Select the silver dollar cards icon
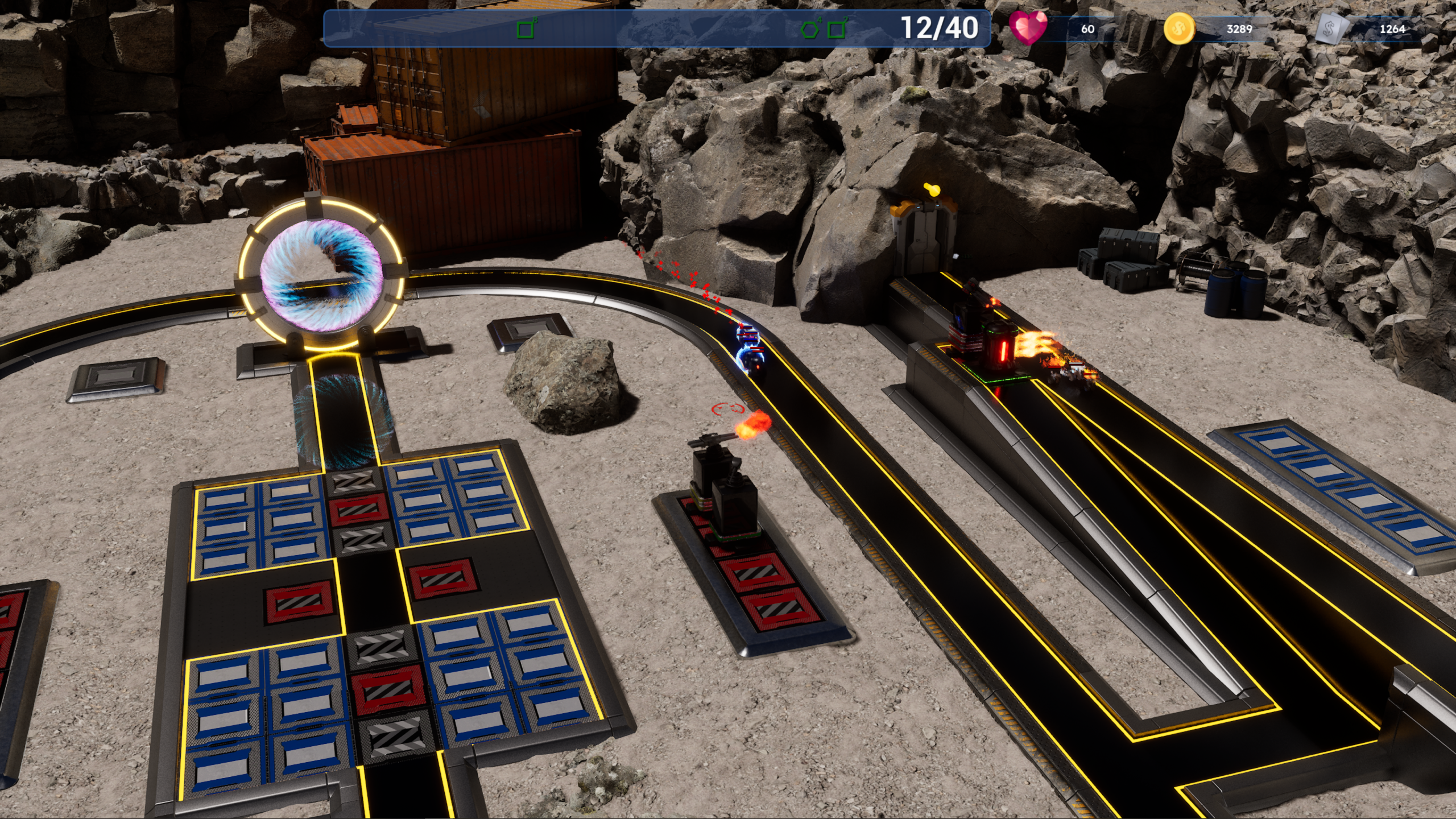Viewport: 1456px width, 819px height. 1332,29
